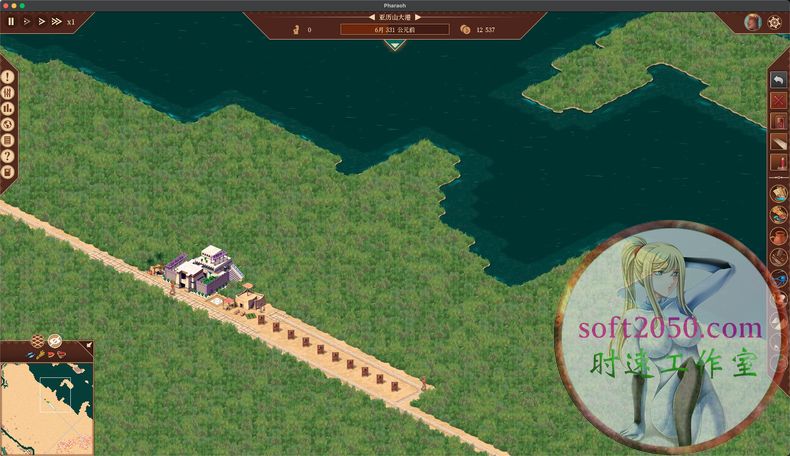Open the exclamation mark alerts panel
Viewport: 790px width, 456px height.
pyautogui.click(x=8, y=75)
